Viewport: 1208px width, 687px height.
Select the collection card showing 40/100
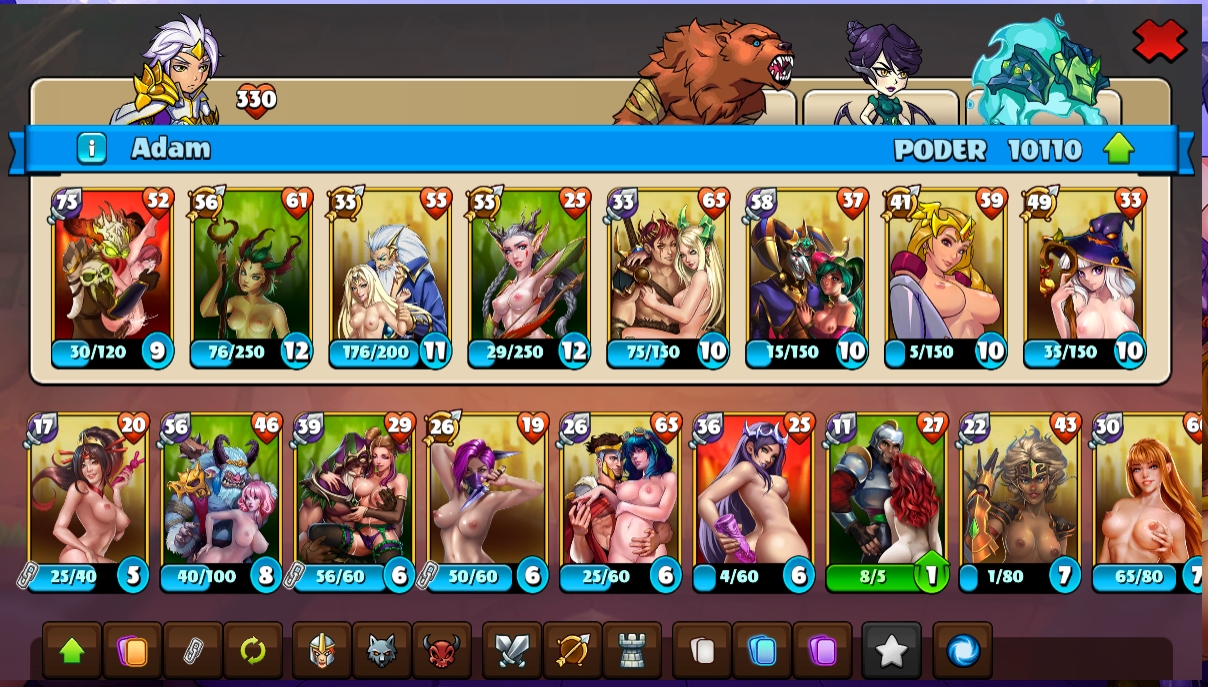click(x=221, y=502)
